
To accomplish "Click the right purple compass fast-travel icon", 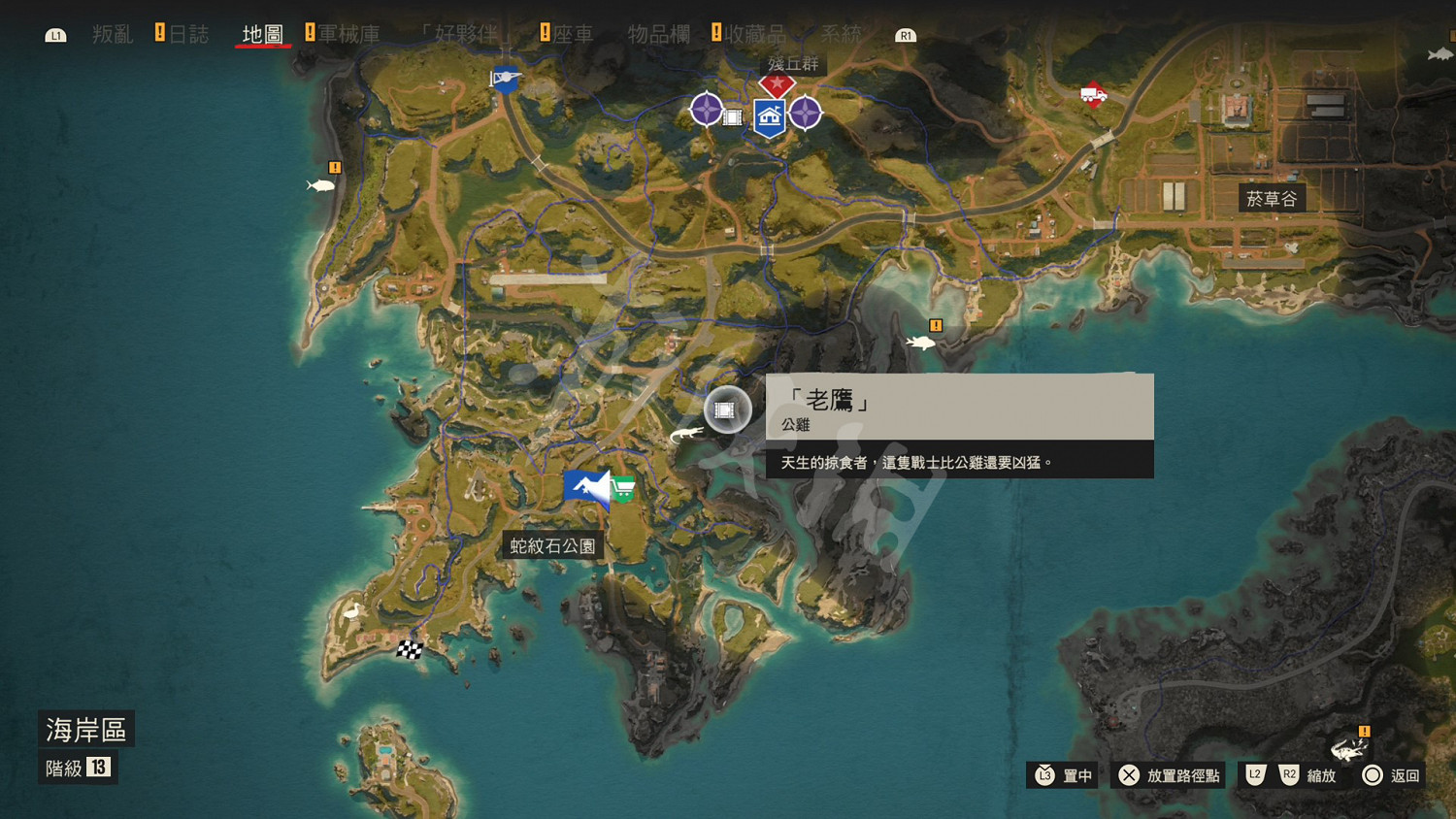I will (x=807, y=114).
